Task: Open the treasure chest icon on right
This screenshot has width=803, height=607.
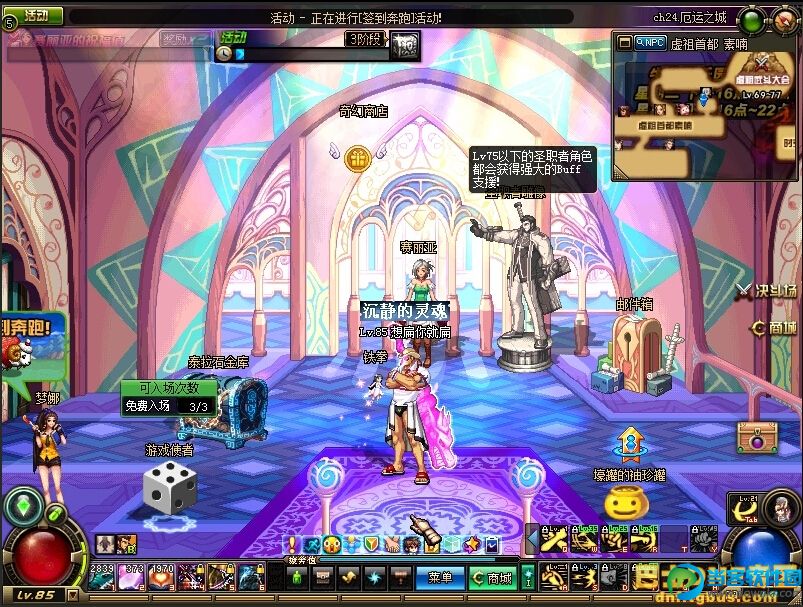Action: click(757, 436)
